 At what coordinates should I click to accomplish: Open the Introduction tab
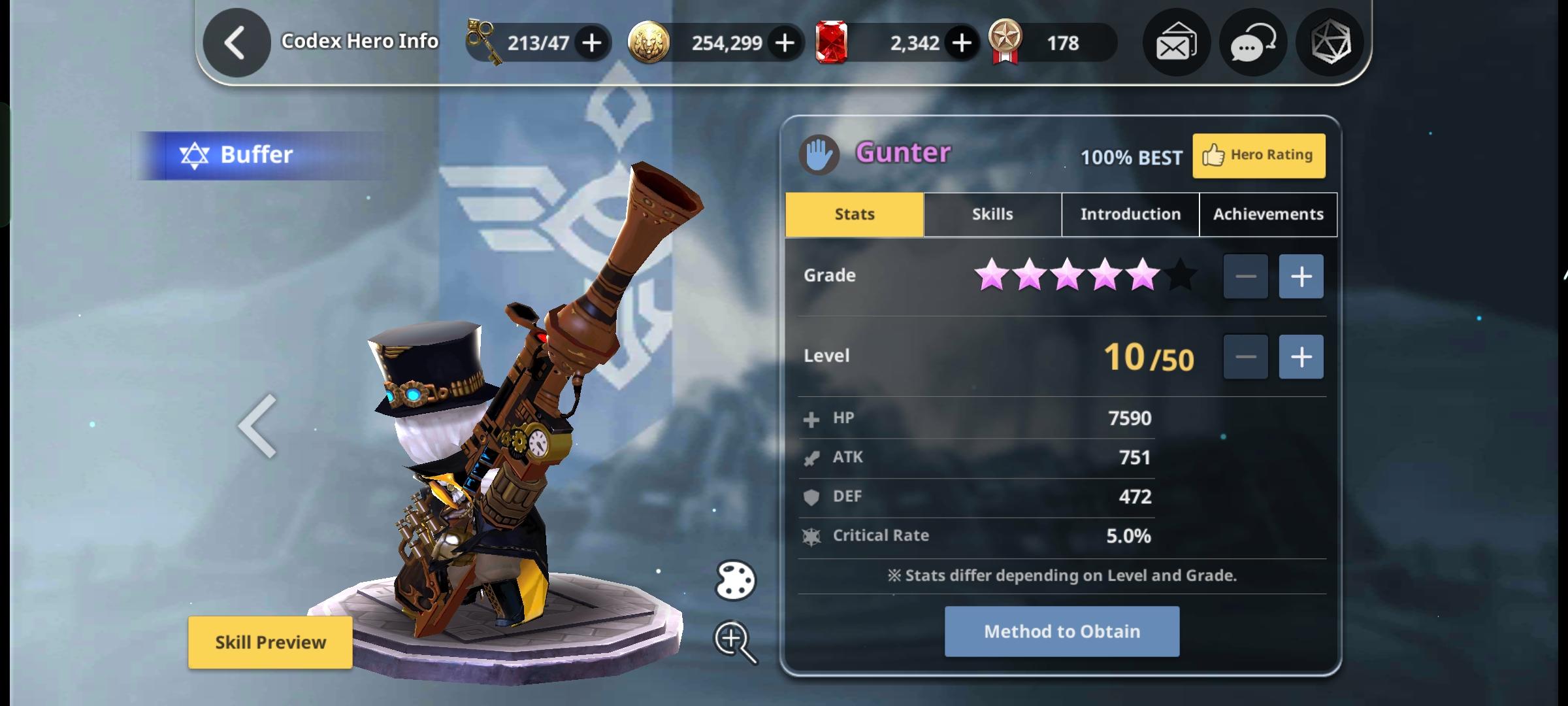(x=1130, y=214)
